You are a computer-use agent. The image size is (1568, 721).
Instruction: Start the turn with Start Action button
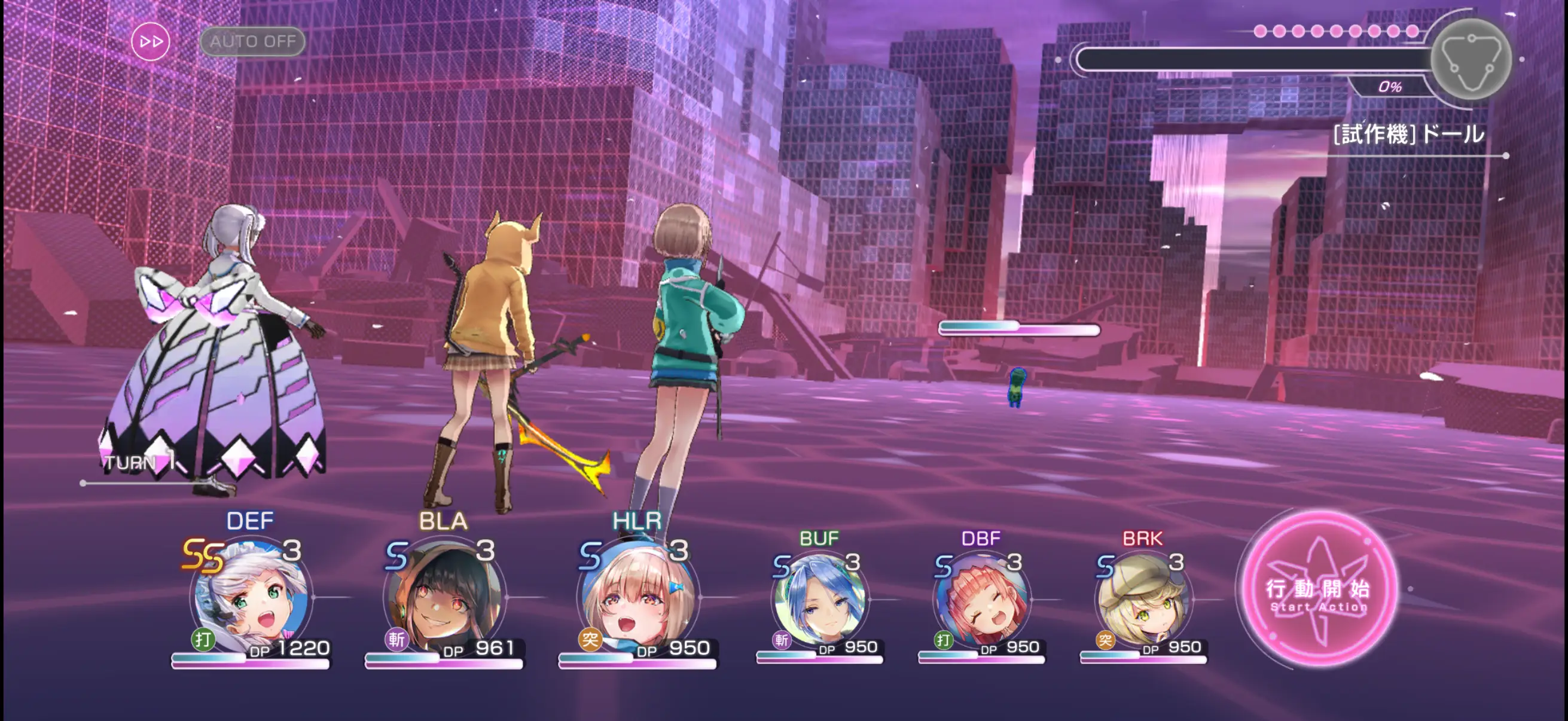coord(1319,590)
